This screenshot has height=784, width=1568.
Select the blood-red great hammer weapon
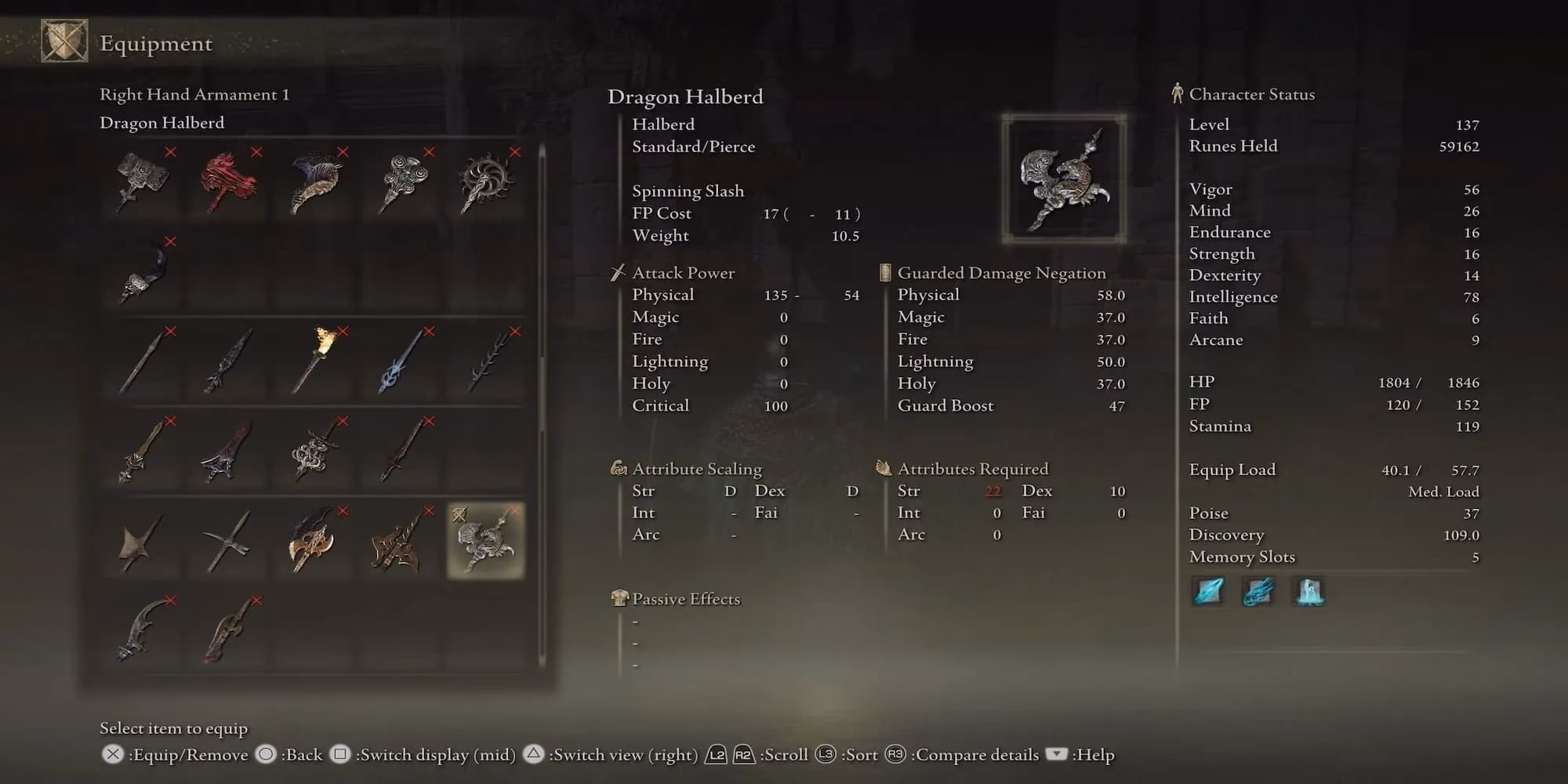click(x=225, y=180)
